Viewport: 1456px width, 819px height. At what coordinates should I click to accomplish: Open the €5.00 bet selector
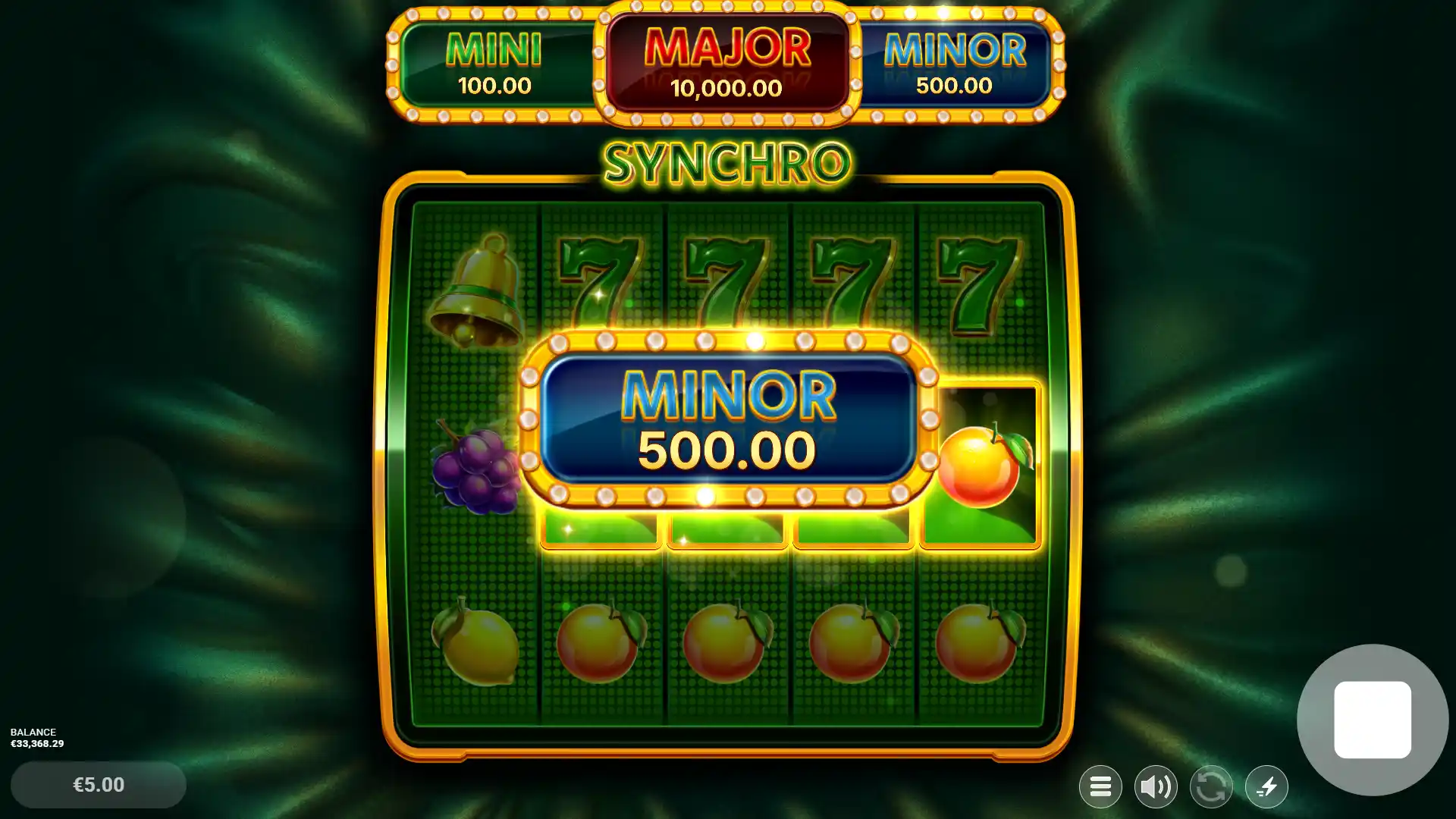tap(97, 785)
